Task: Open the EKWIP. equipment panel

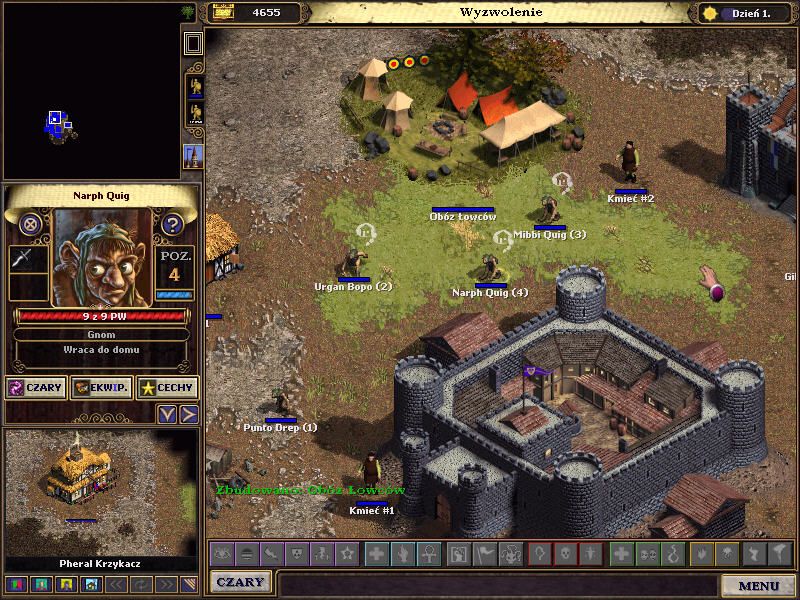Action: pyautogui.click(x=101, y=387)
